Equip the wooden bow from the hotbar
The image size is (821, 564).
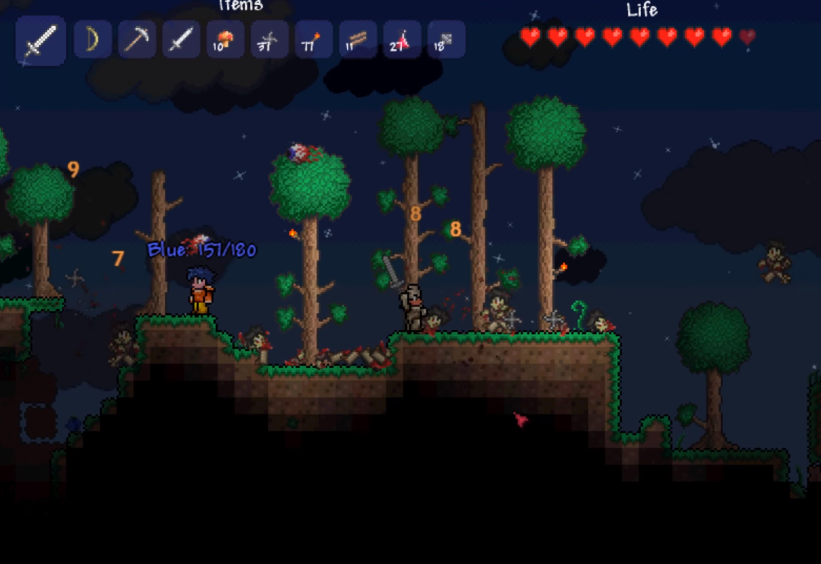93,40
